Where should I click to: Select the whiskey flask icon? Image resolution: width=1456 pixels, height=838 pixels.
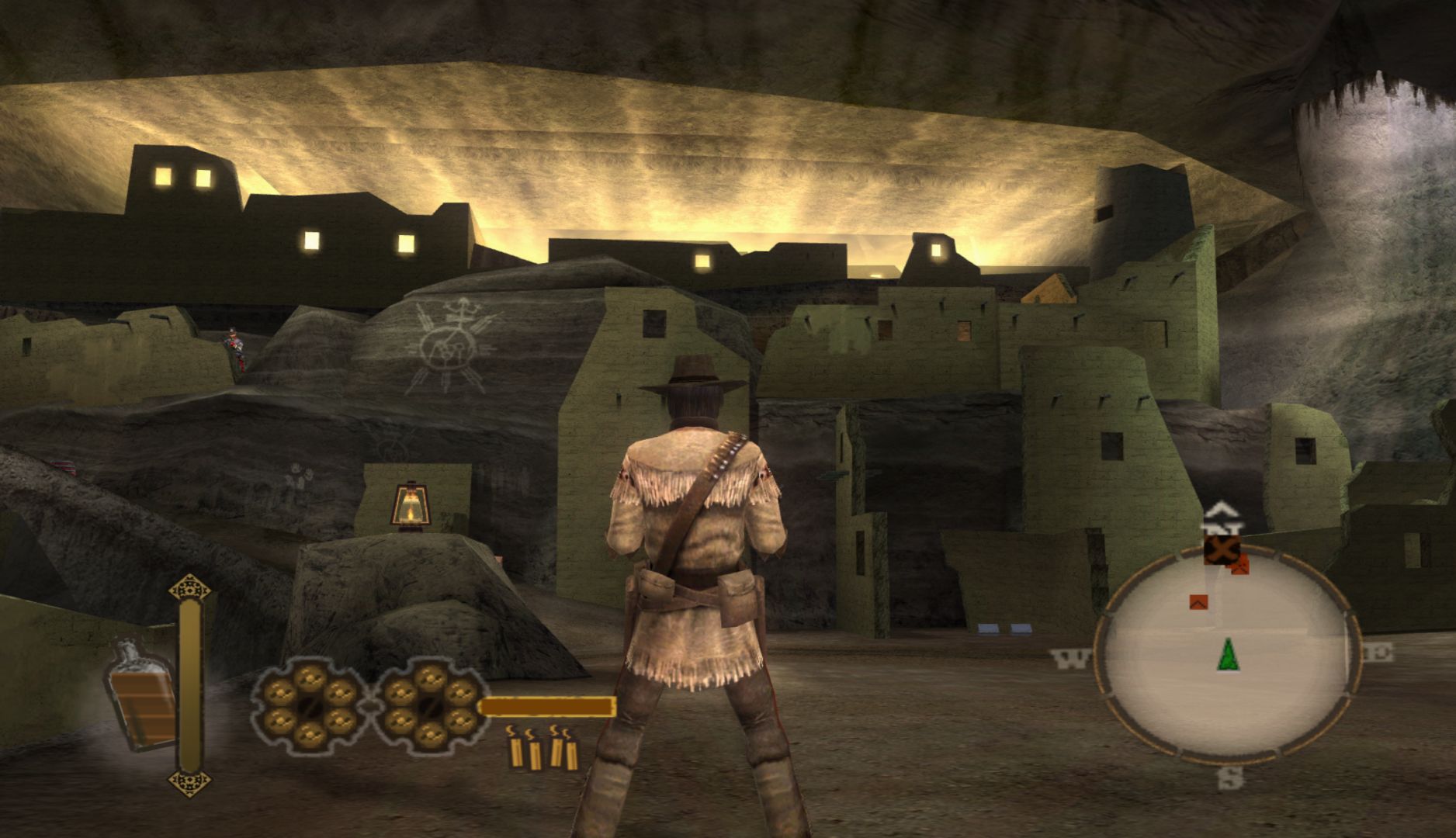pyautogui.click(x=141, y=695)
